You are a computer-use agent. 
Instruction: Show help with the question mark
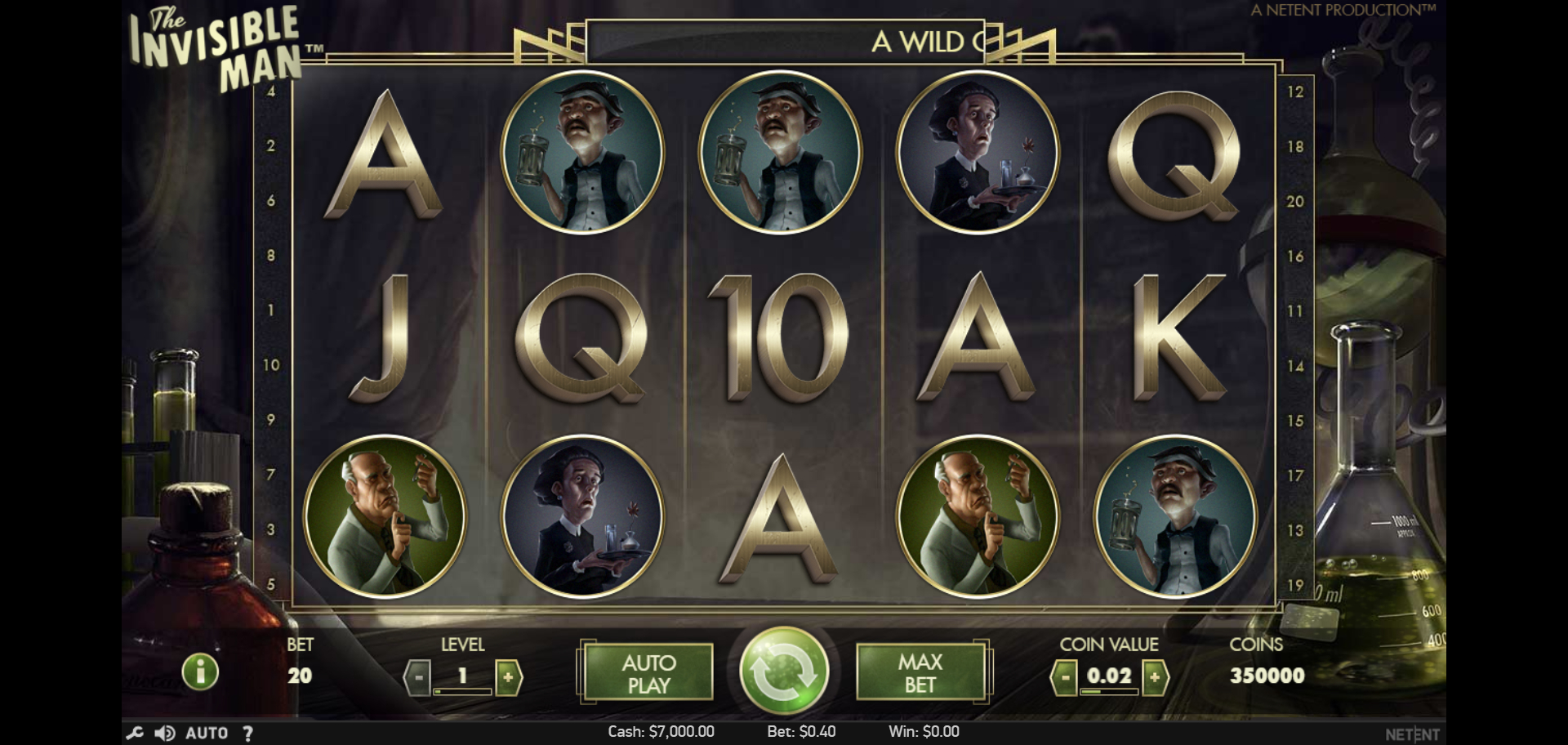247,733
